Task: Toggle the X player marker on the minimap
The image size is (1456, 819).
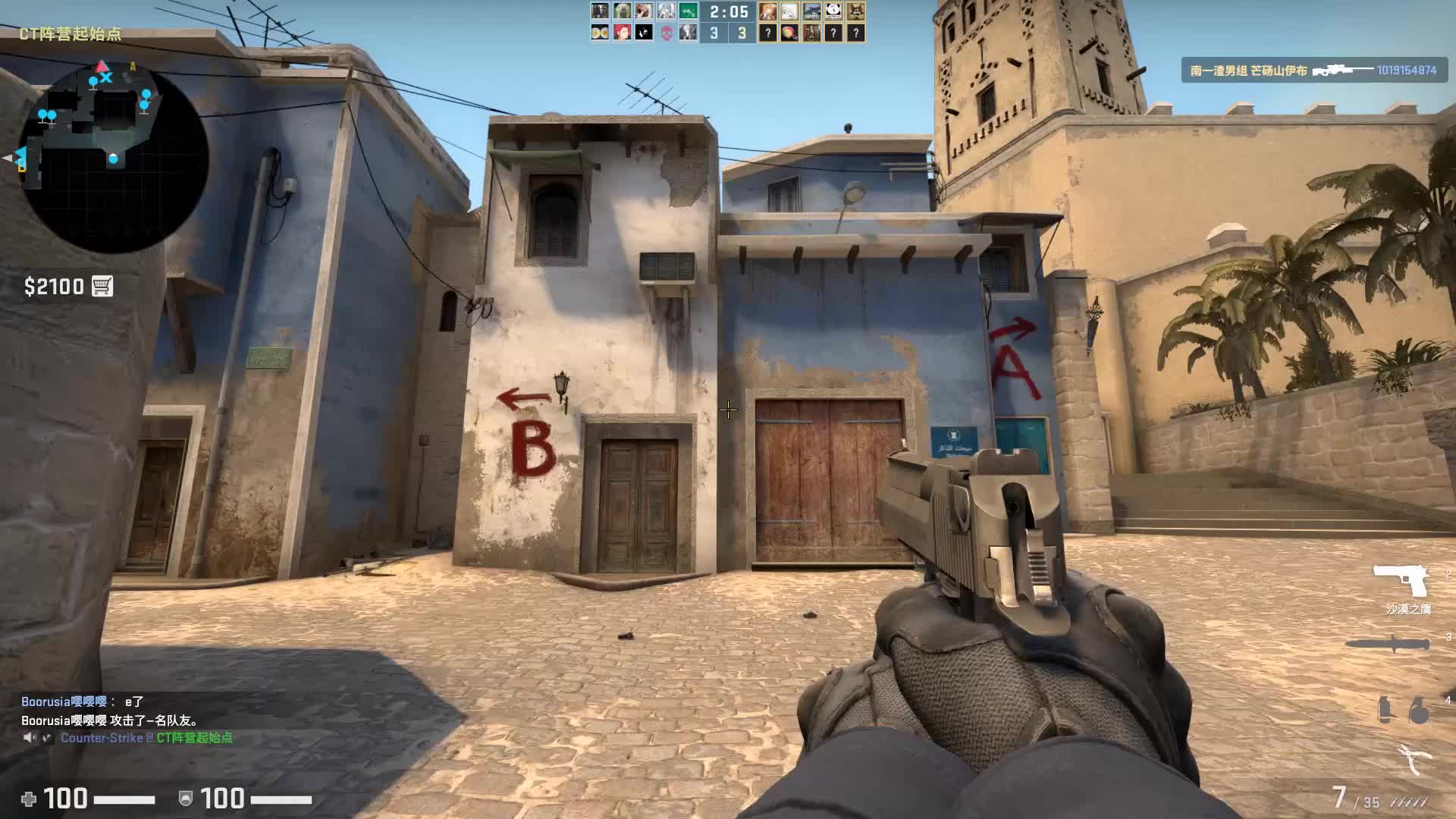Action: pos(107,79)
